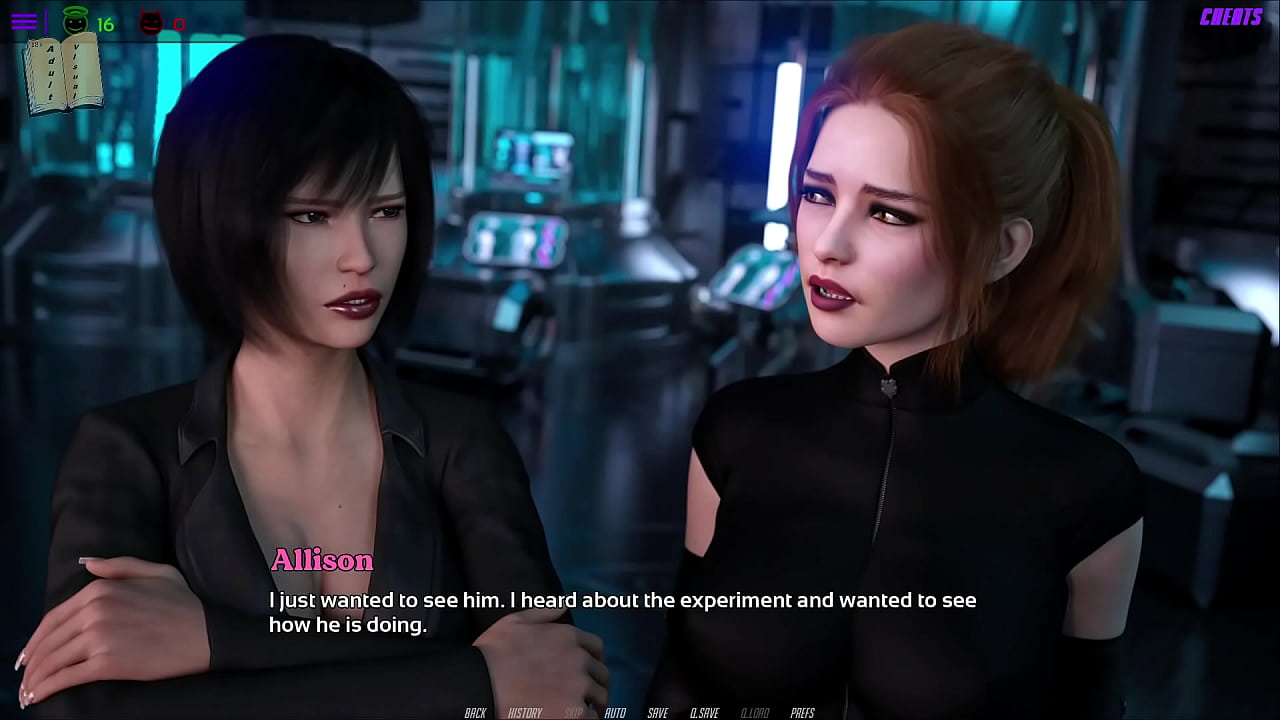Open the Cheats menu
Image resolution: width=1280 pixels, height=720 pixels.
[x=1230, y=17]
